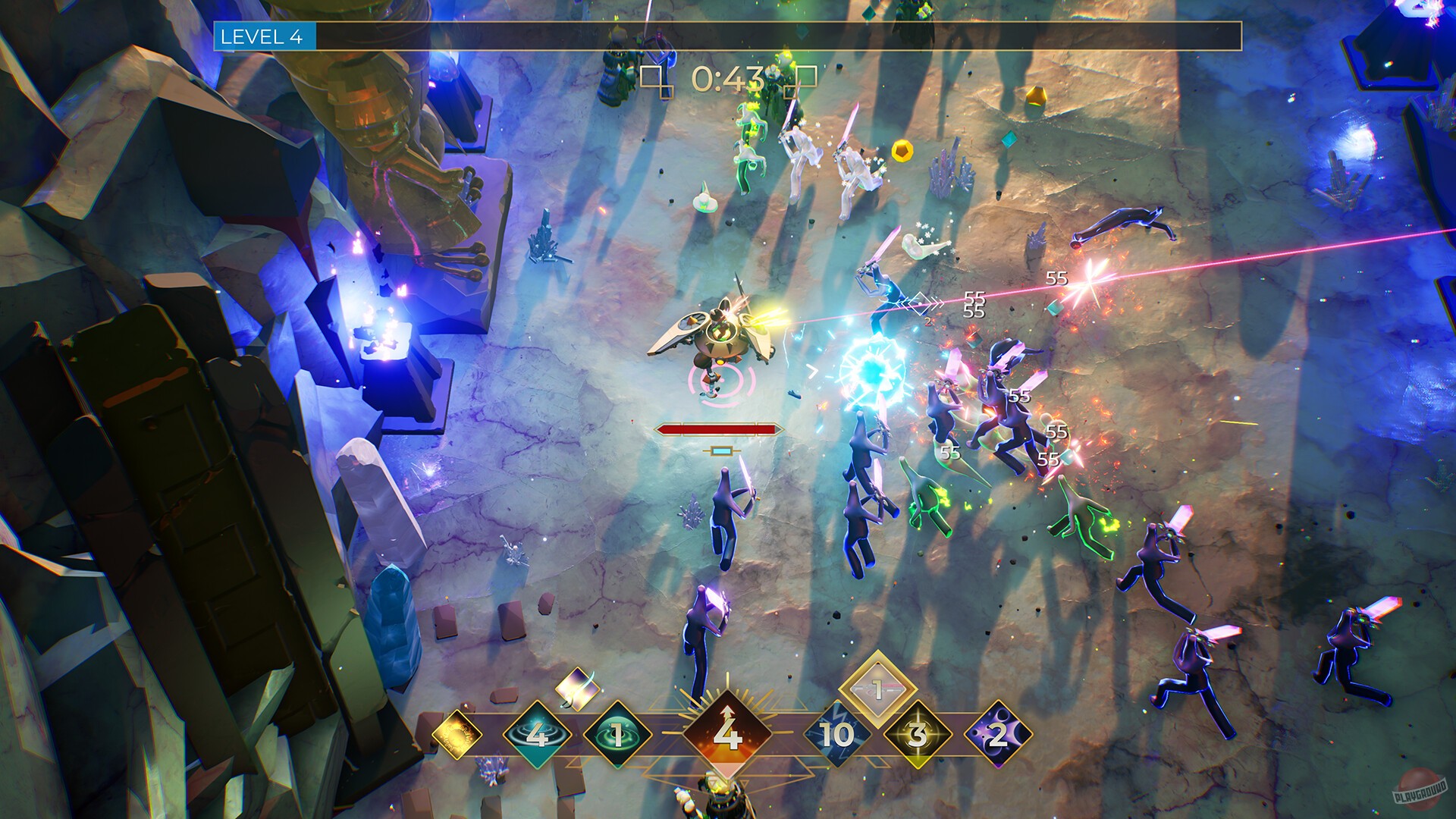Click the left bracket icon beside the timer
Image resolution: width=1456 pixels, height=819 pixels.
point(654,78)
